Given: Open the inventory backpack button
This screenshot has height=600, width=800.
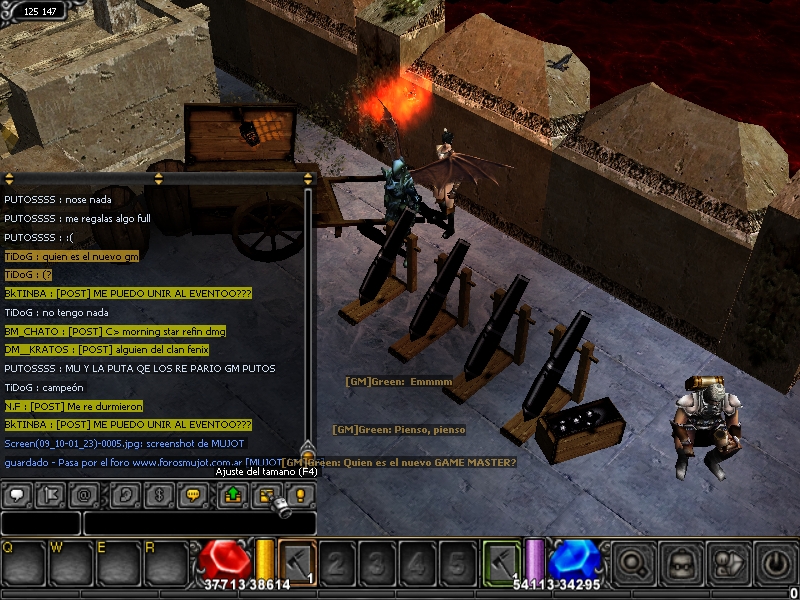Looking at the screenshot, I should click(682, 563).
